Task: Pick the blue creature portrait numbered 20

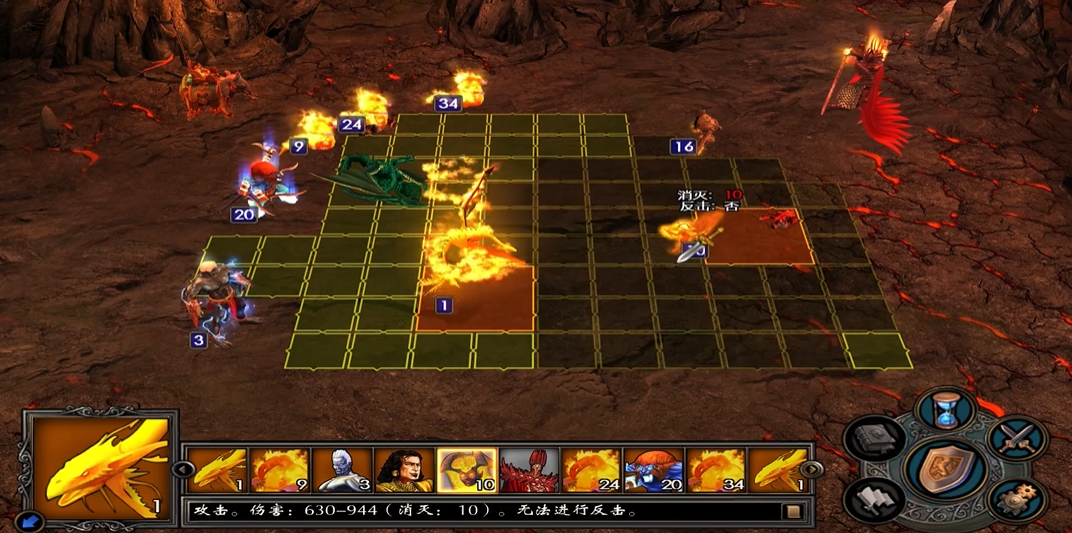Action: 653,470
